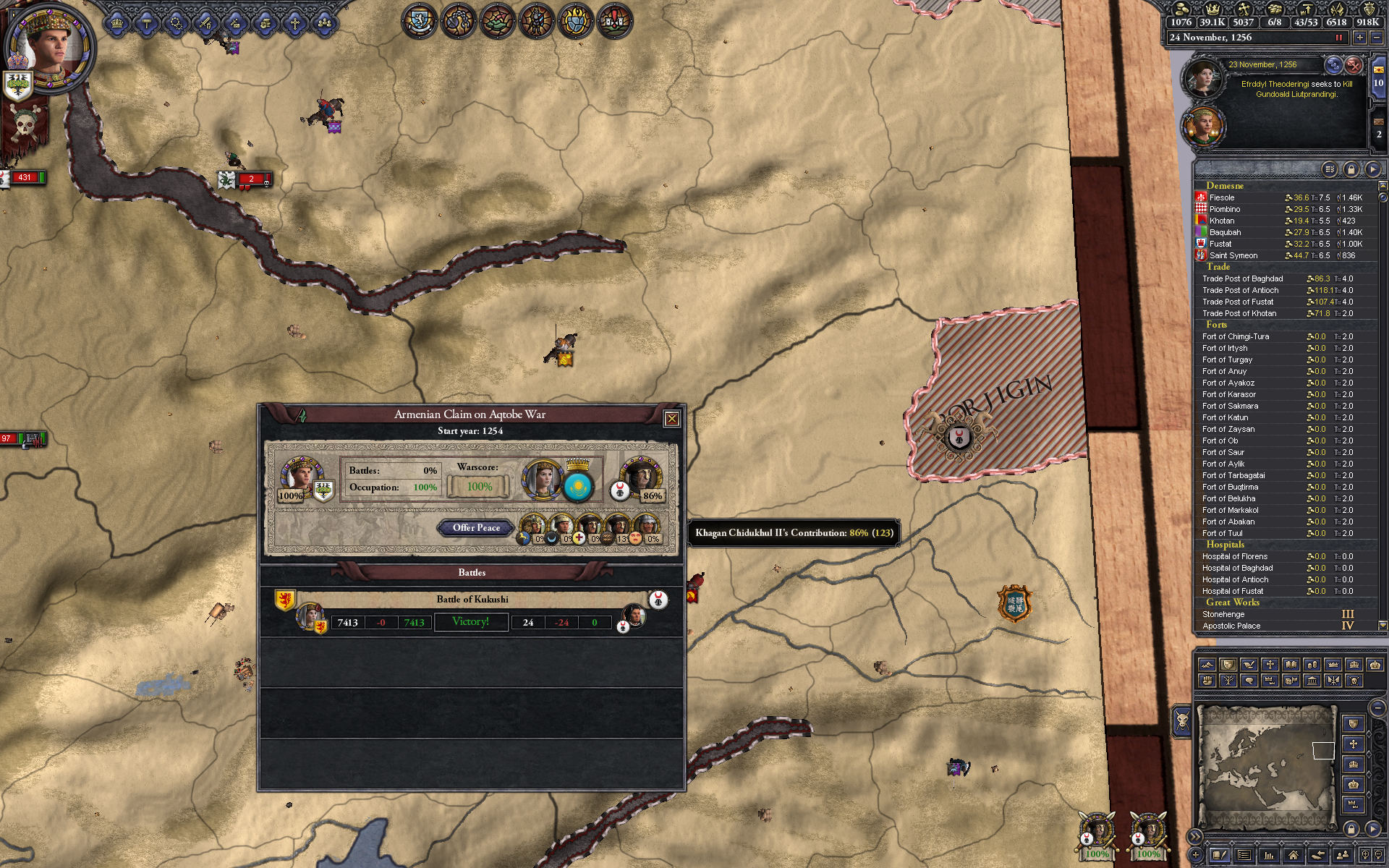
Task: Select the terrain map mode
Action: (1207, 665)
